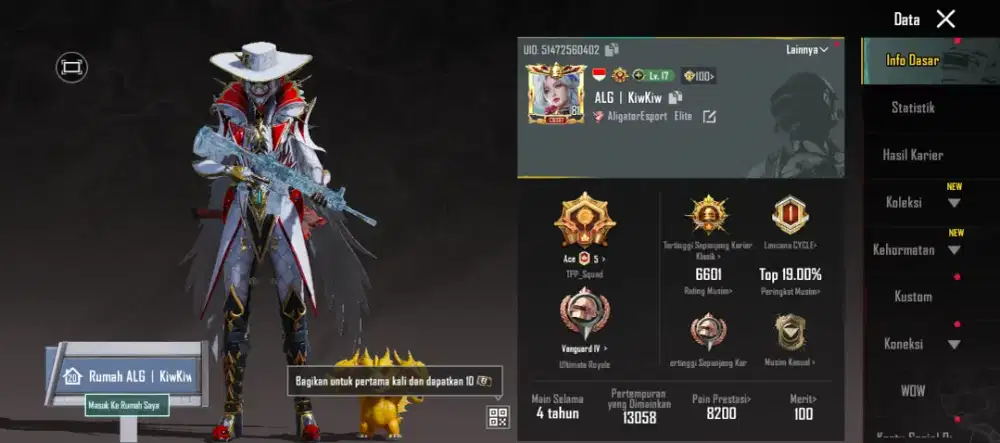Screen dimensions: 1000x443
Task: Close the Data profile screen
Action: point(945,19)
